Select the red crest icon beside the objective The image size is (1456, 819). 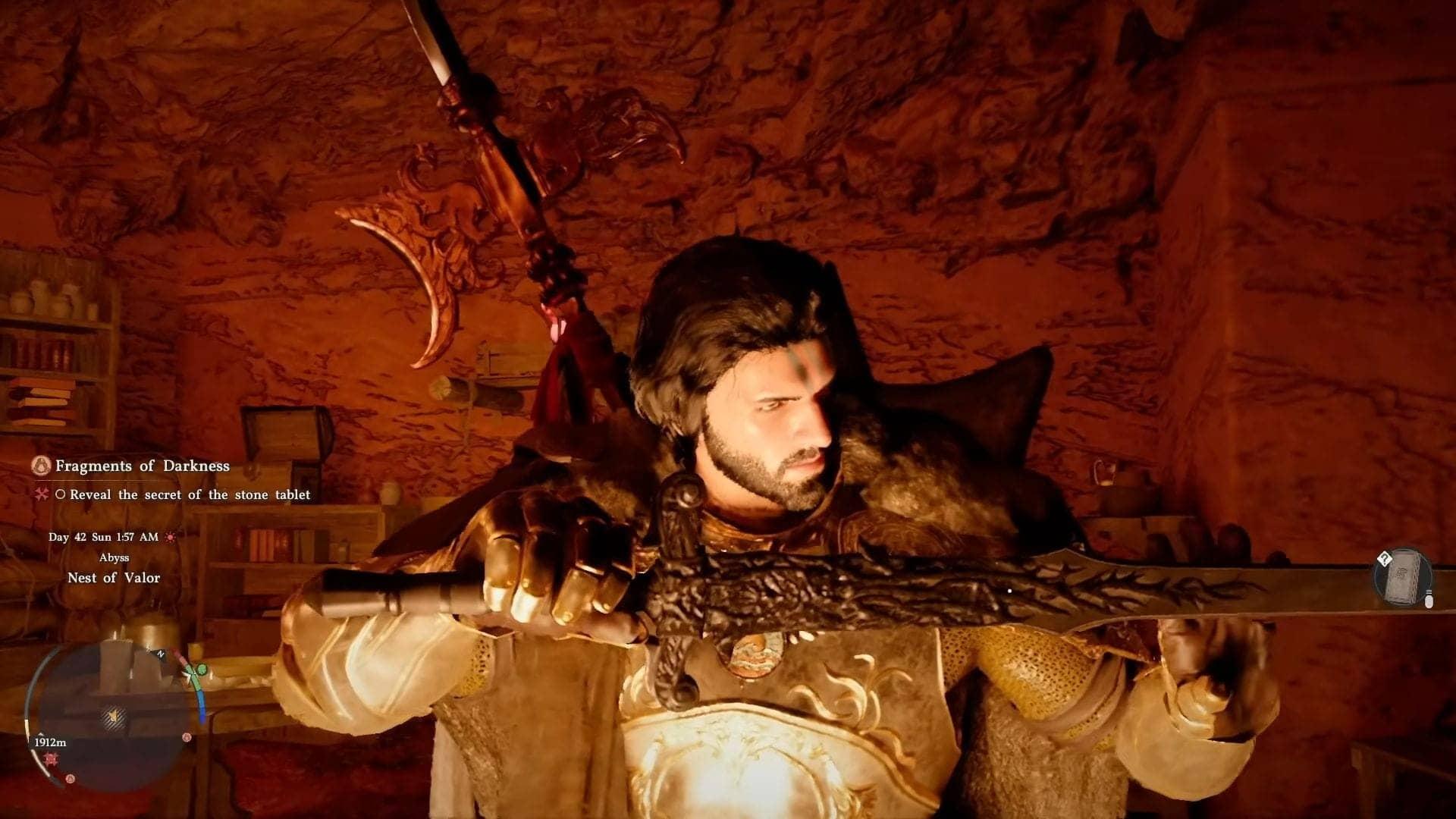click(x=43, y=494)
